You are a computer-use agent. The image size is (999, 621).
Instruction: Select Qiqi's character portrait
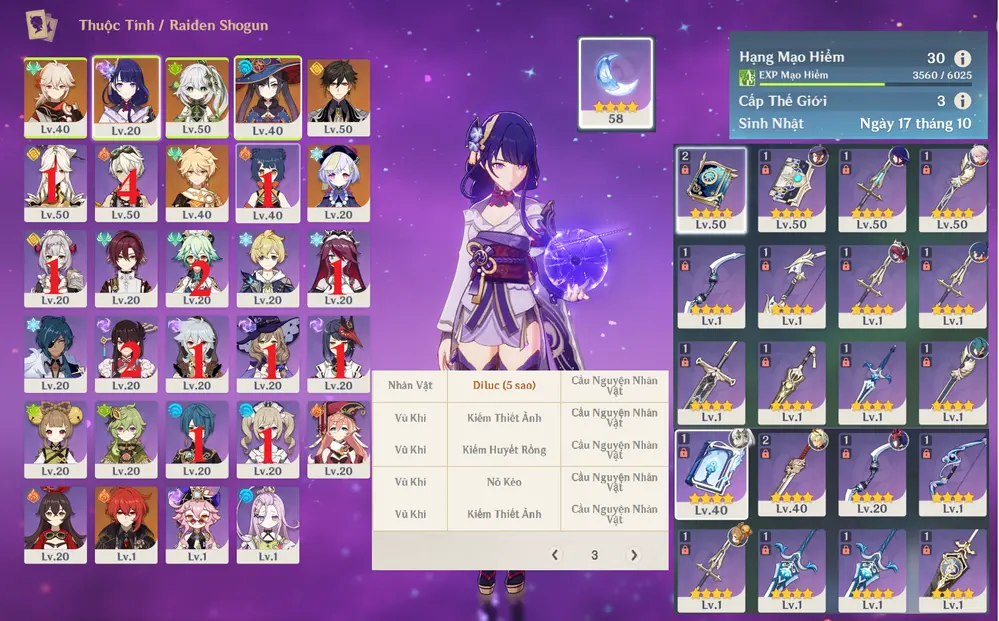338,182
